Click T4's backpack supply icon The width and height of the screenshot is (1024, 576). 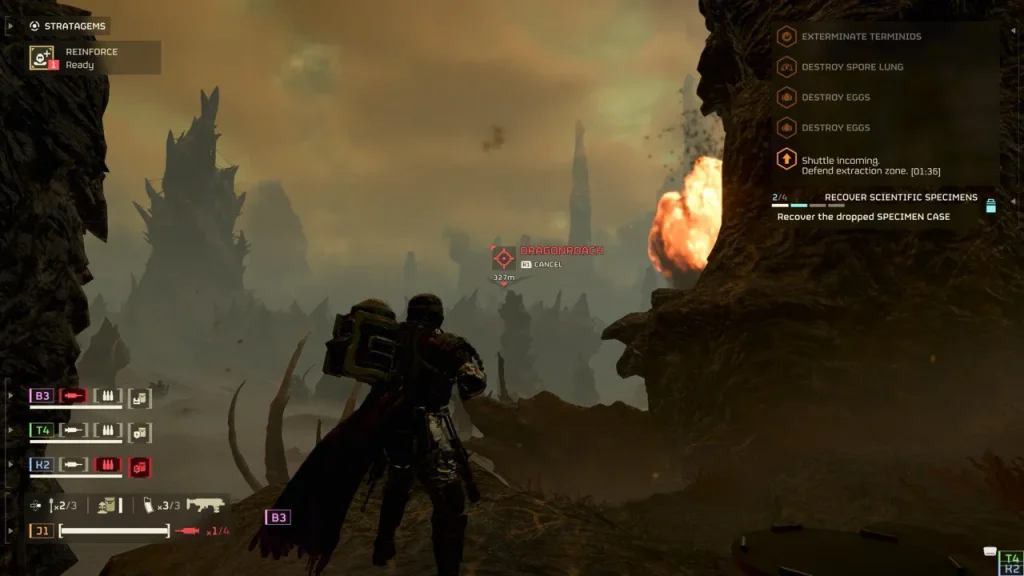coord(139,431)
